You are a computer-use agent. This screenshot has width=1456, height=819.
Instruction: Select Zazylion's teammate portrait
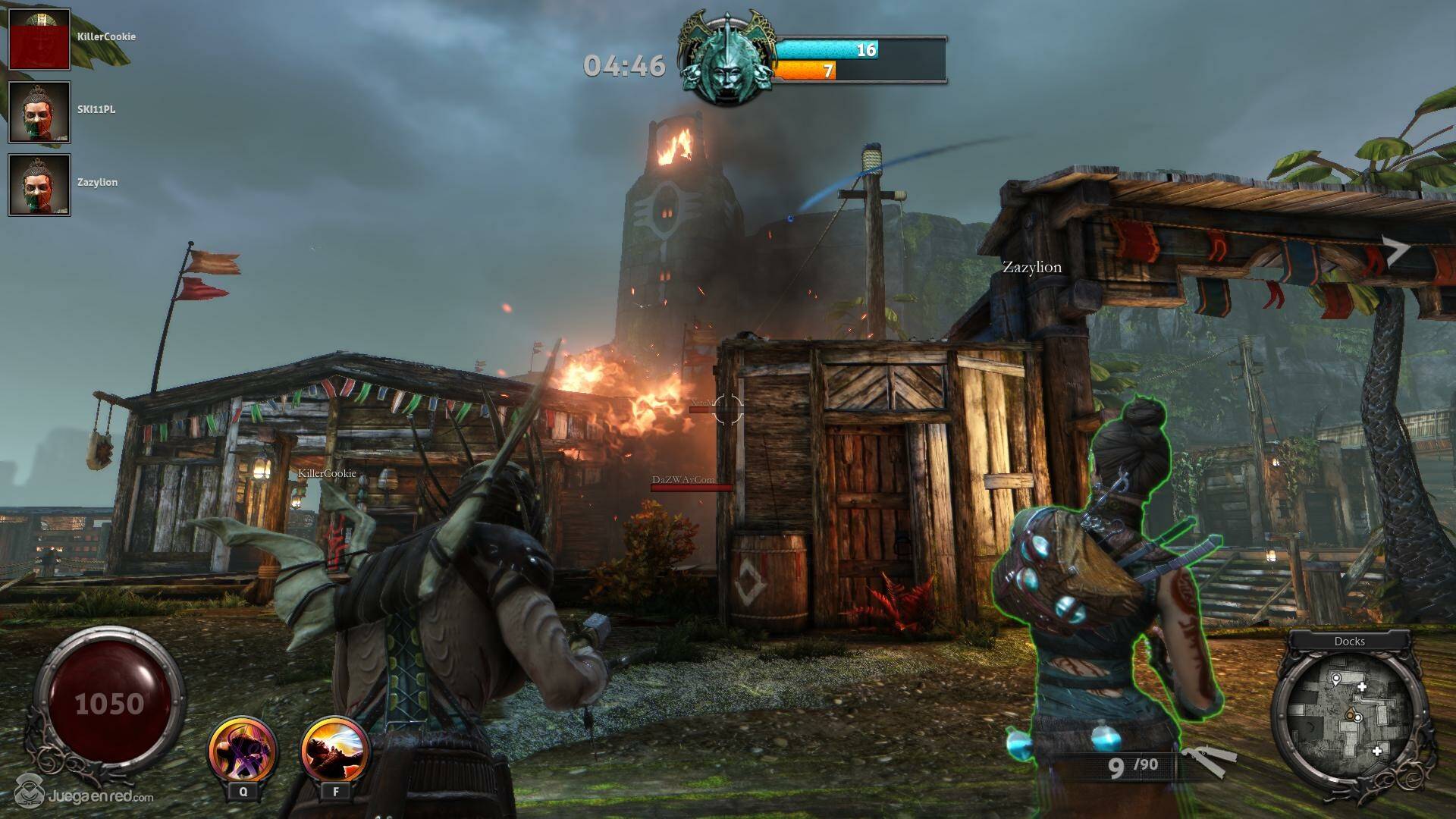(x=39, y=185)
